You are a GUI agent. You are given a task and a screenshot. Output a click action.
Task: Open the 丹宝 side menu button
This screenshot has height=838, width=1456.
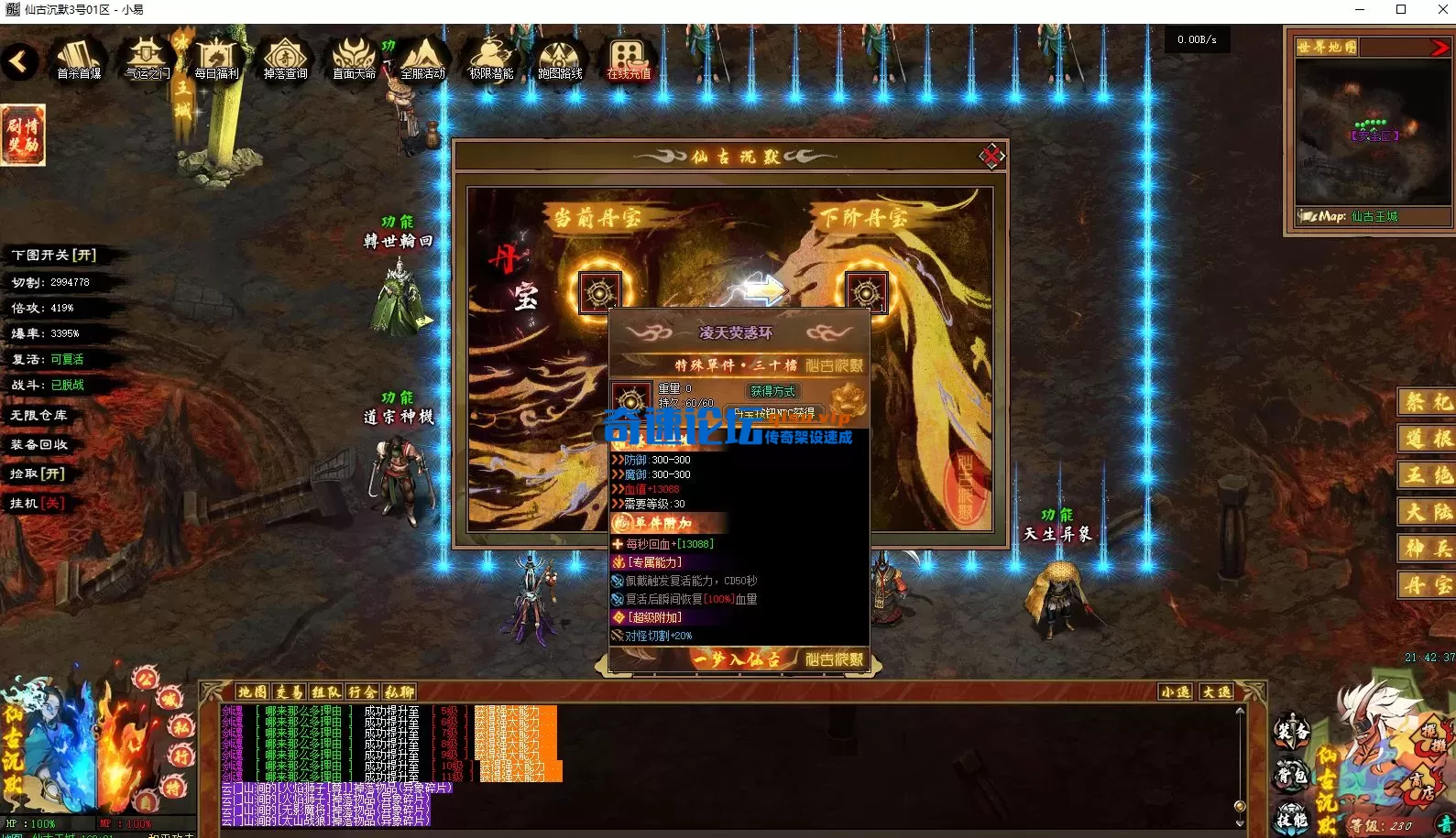pos(1428,584)
